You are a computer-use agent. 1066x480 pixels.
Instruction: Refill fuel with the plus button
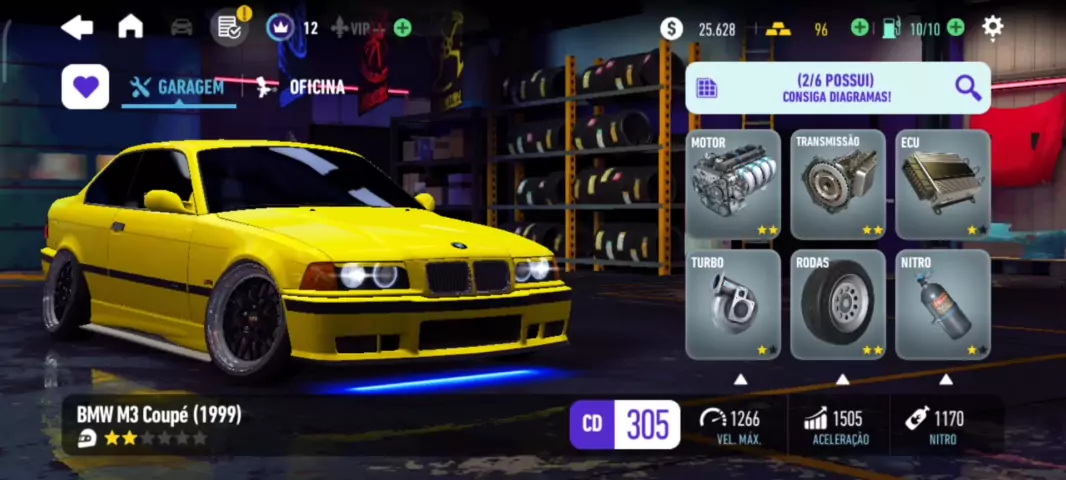(956, 28)
